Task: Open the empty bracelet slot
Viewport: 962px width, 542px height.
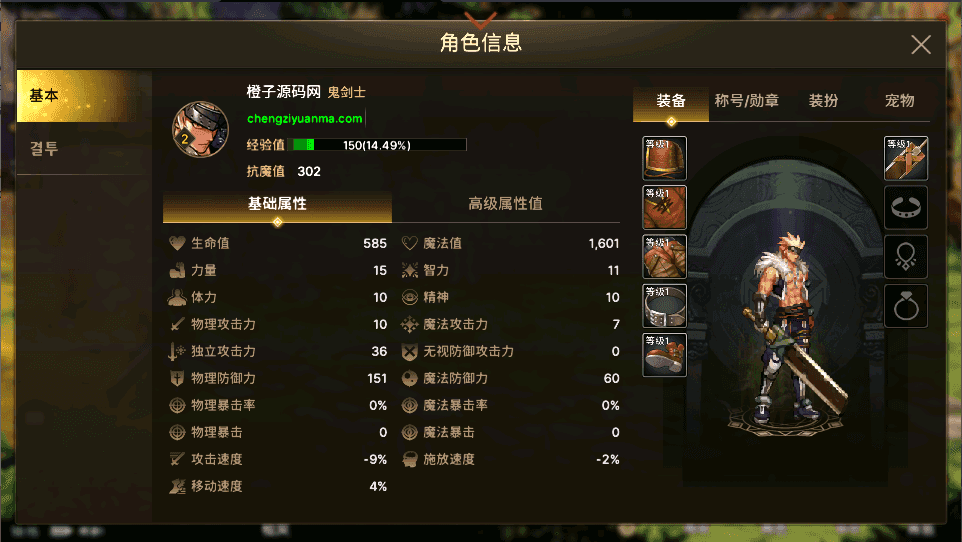Action: (x=906, y=208)
